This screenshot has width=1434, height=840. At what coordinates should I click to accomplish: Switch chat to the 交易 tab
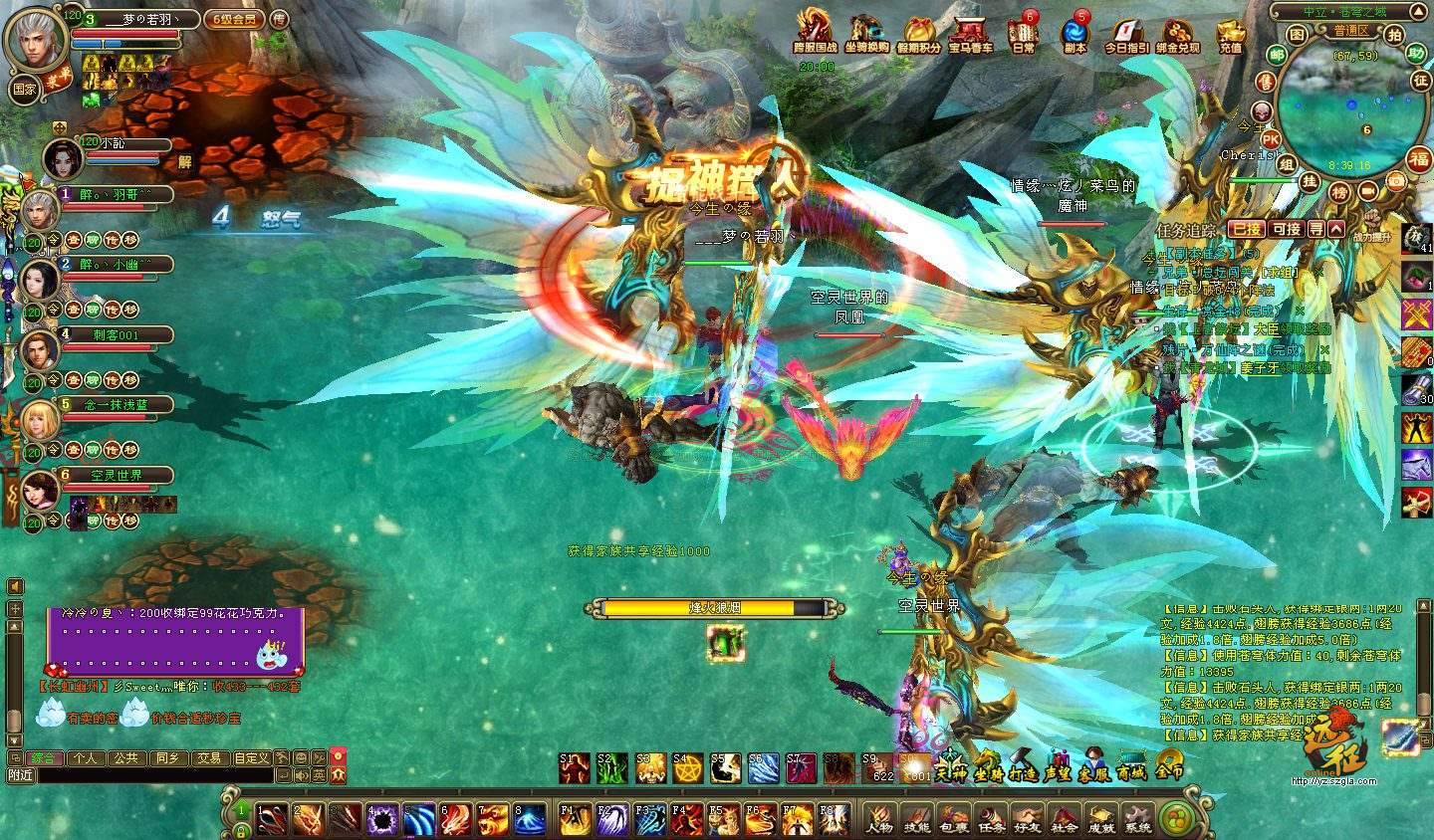(208, 758)
